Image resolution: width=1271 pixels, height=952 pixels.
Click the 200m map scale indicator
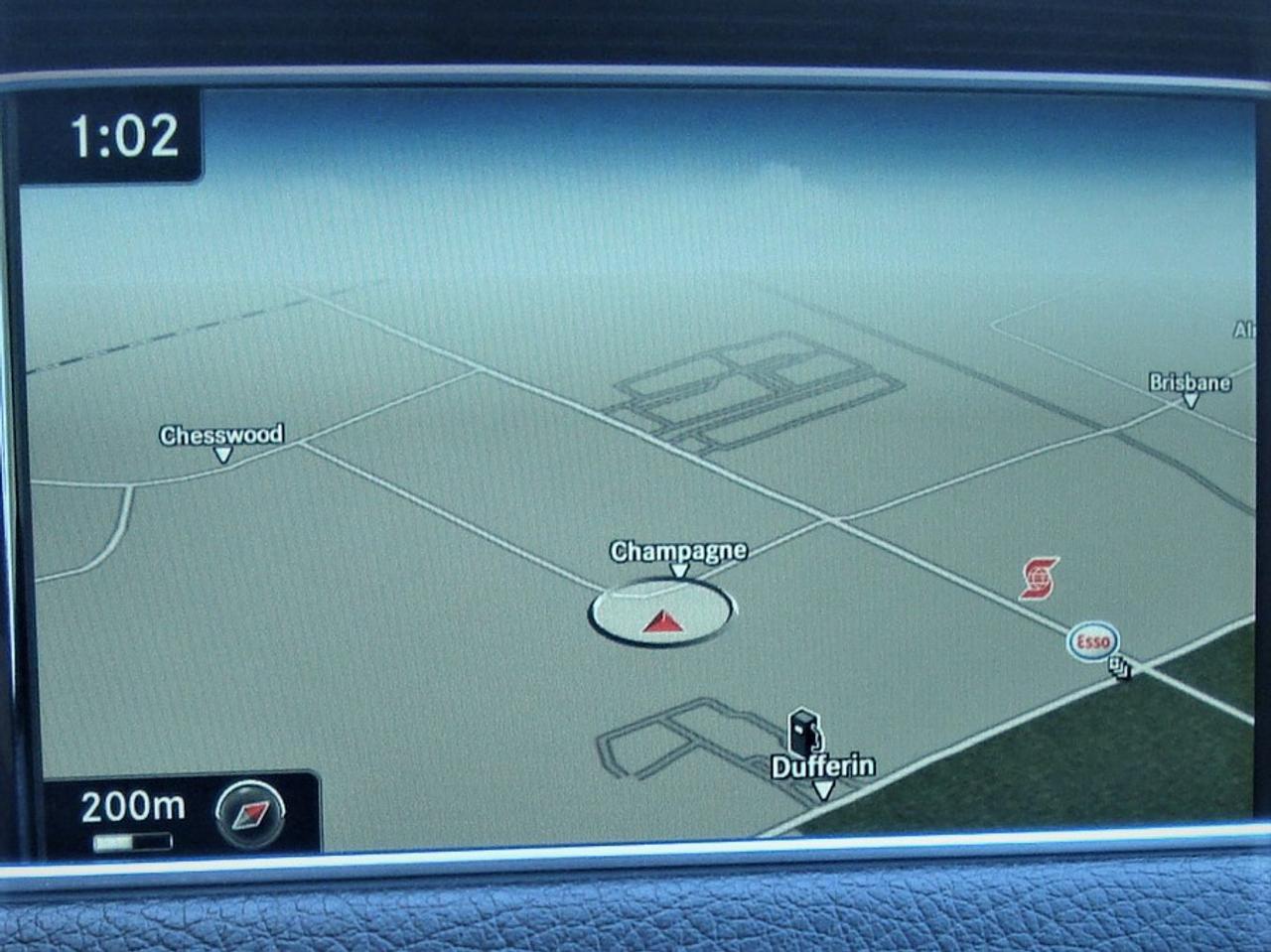click(132, 806)
